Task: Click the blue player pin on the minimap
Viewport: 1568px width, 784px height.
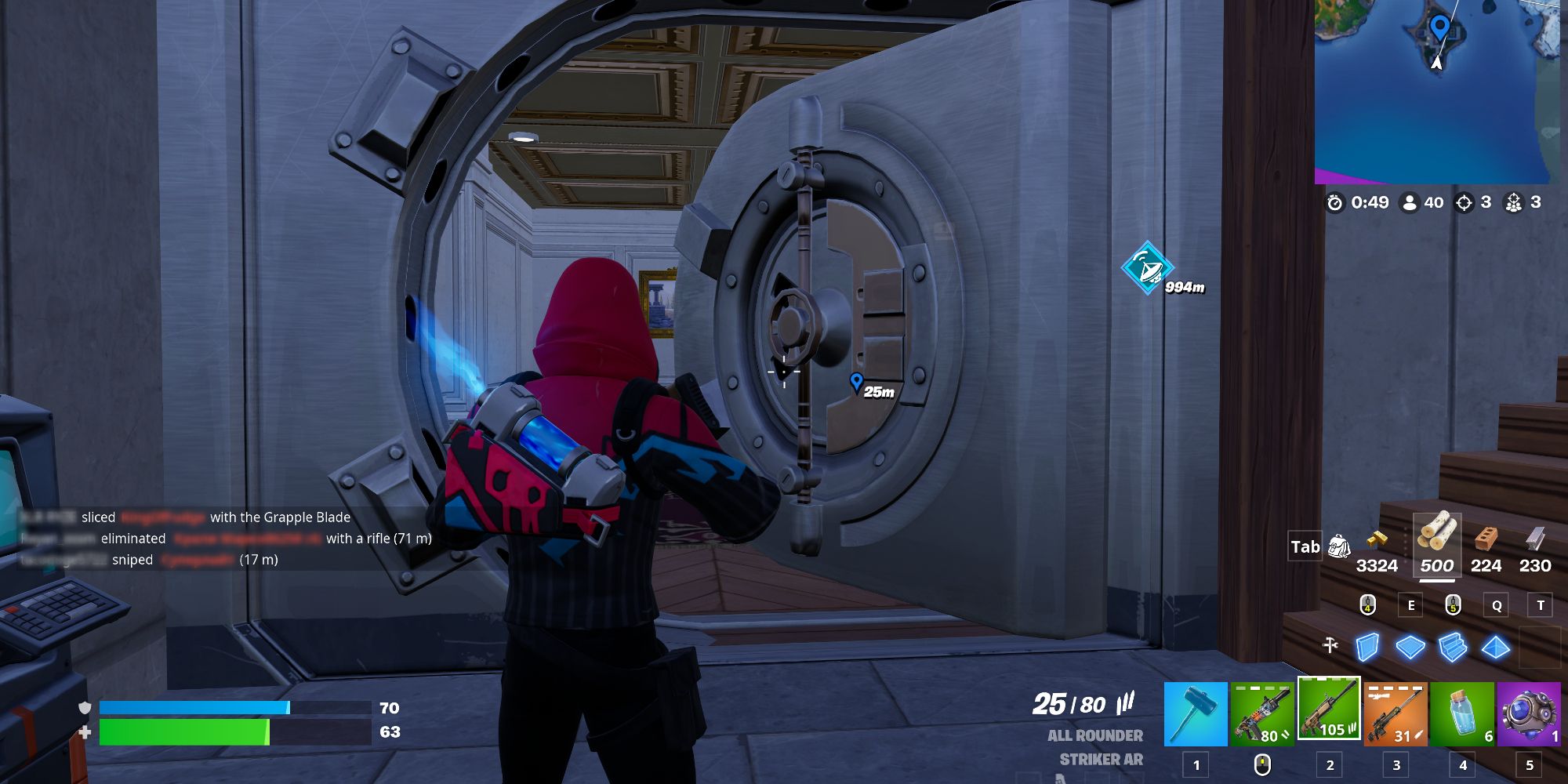Action: click(x=1441, y=27)
